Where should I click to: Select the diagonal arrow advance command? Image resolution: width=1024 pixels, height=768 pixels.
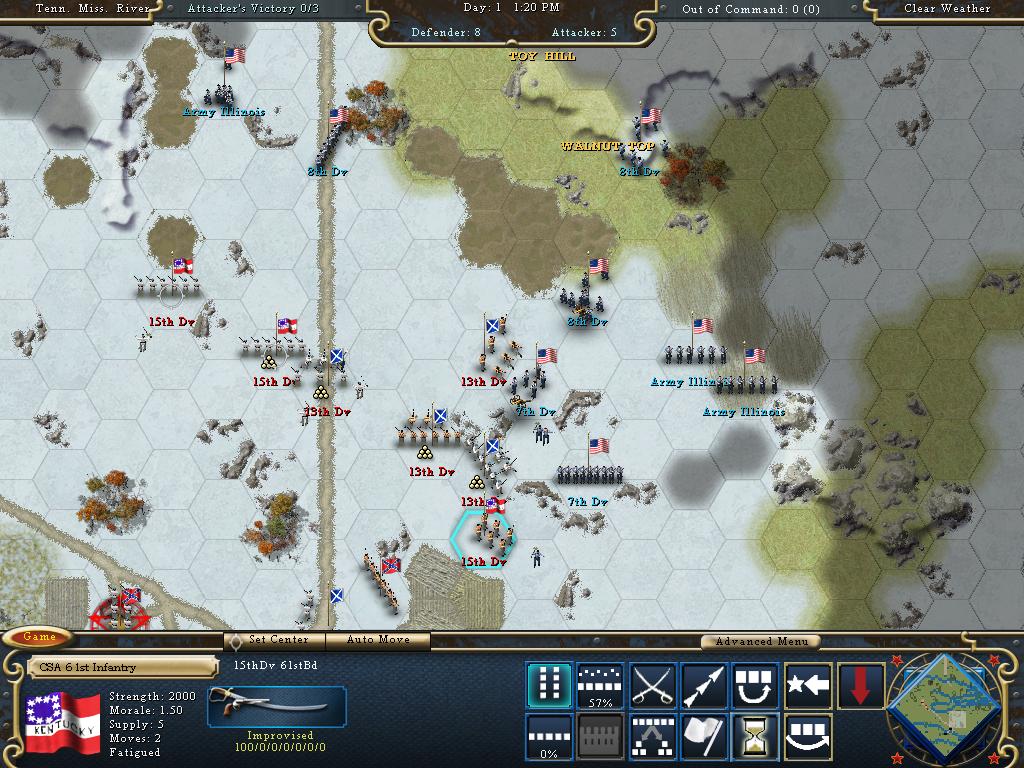coord(704,685)
